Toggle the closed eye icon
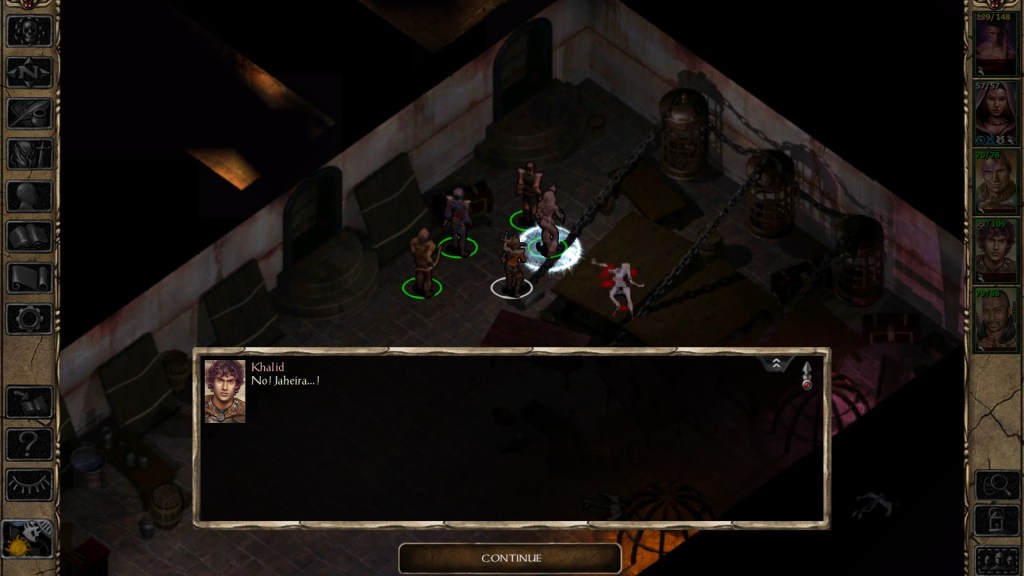Viewport: 1024px width, 576px height. 29,485
